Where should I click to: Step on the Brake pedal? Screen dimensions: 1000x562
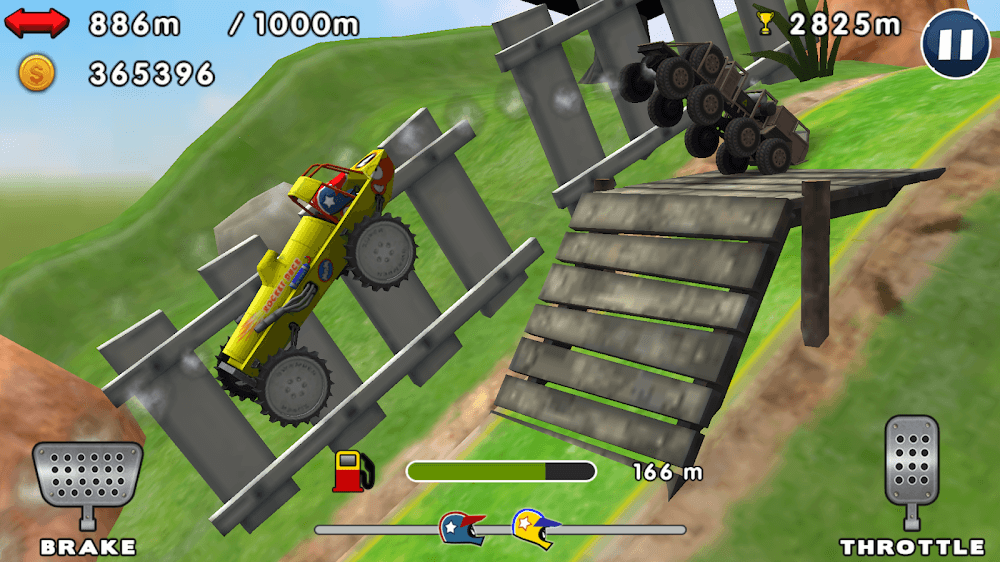87,475
